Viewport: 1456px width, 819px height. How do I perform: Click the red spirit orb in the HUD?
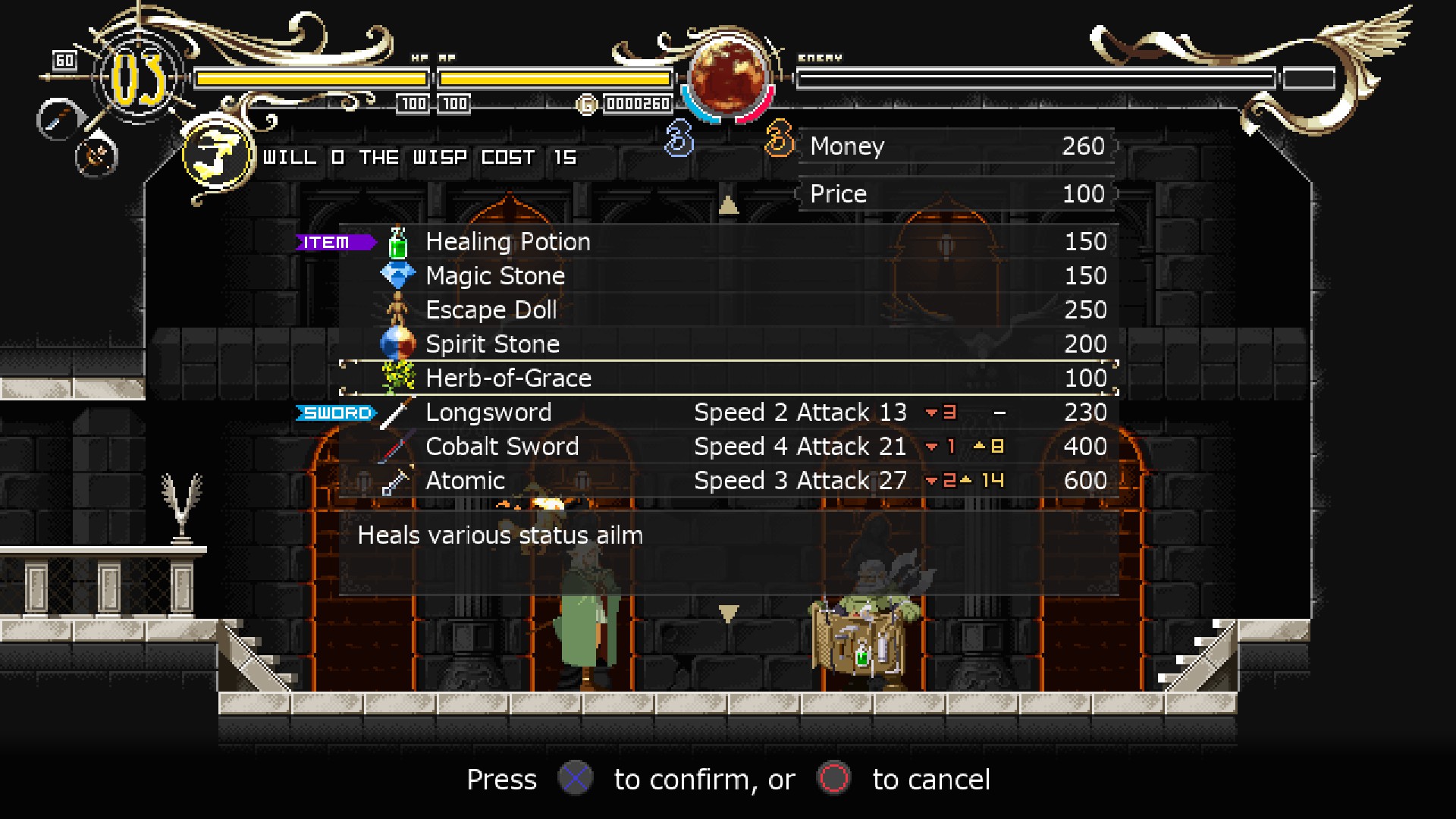coord(728,77)
